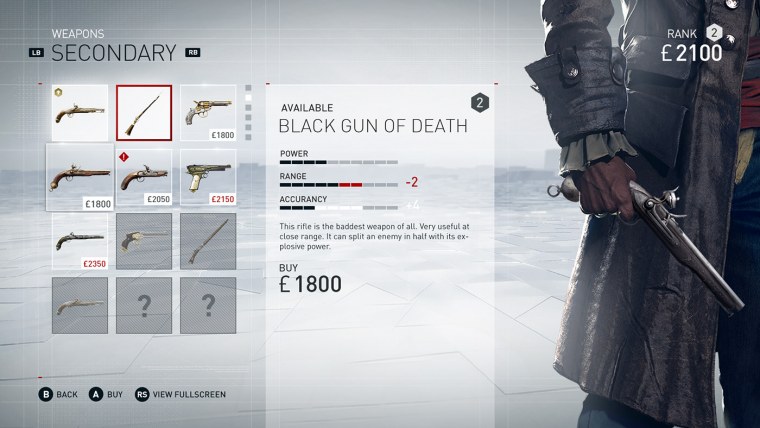Choose the £2350 dark pistol
This screenshot has width=760, height=428.
[x=79, y=242]
